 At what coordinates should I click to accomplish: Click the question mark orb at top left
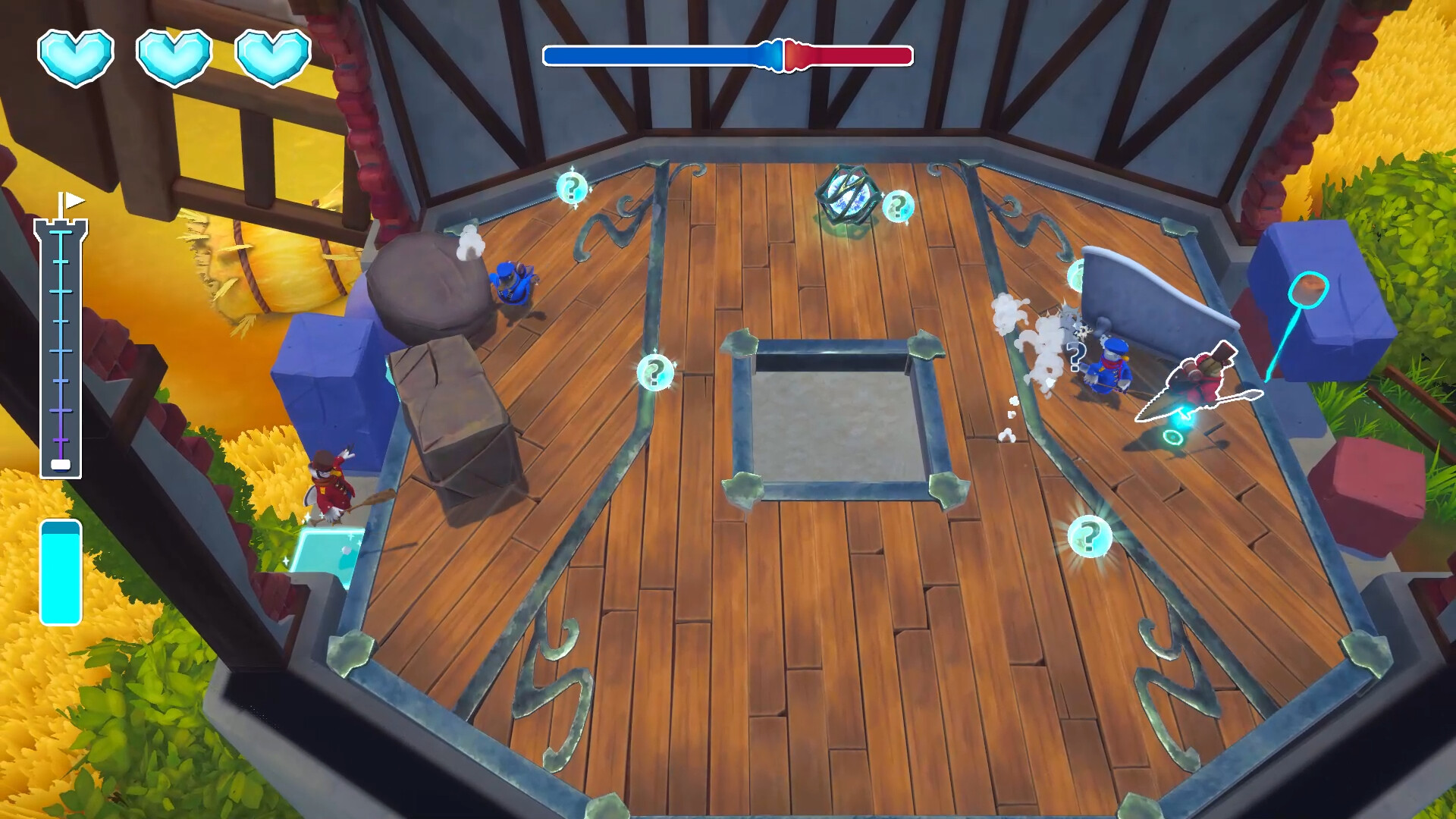tap(570, 187)
